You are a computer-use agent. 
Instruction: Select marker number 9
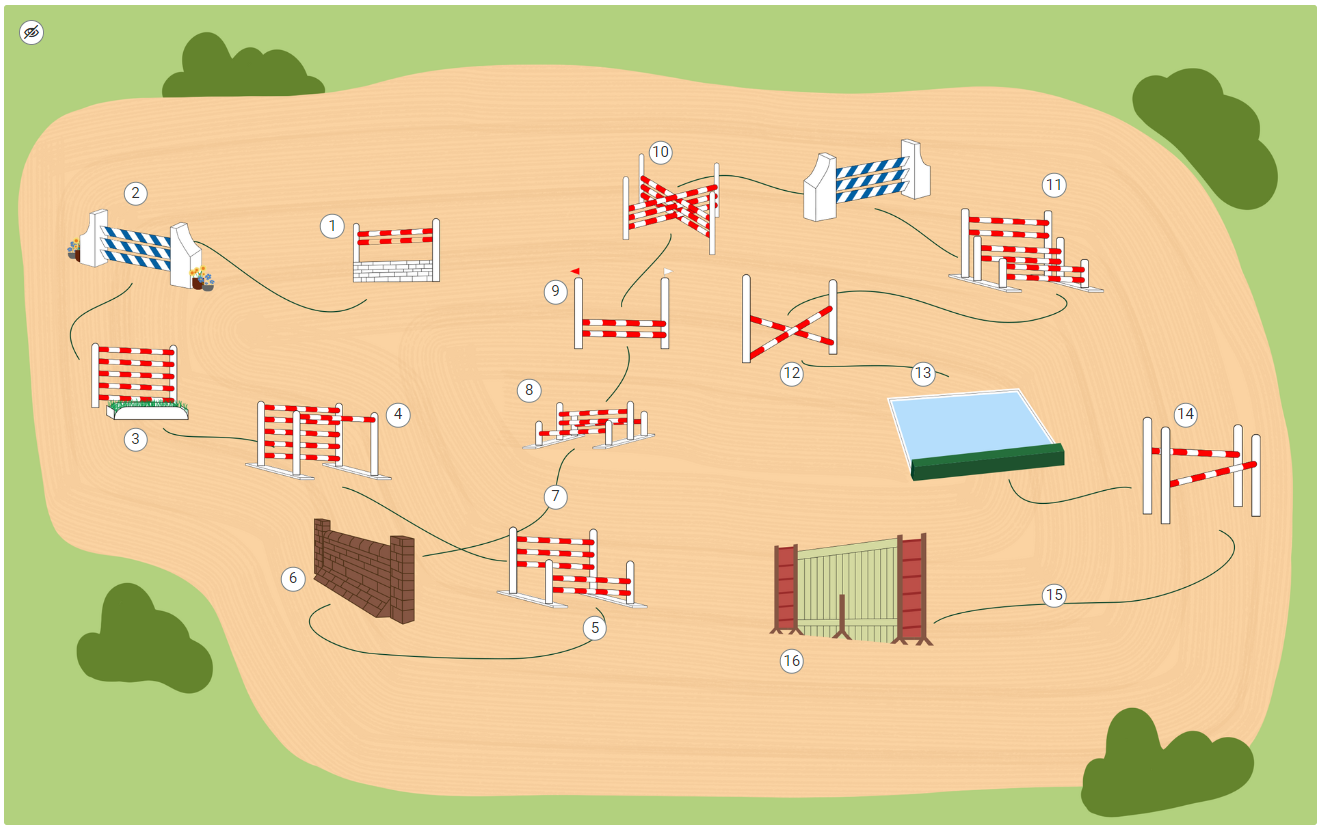pos(556,292)
